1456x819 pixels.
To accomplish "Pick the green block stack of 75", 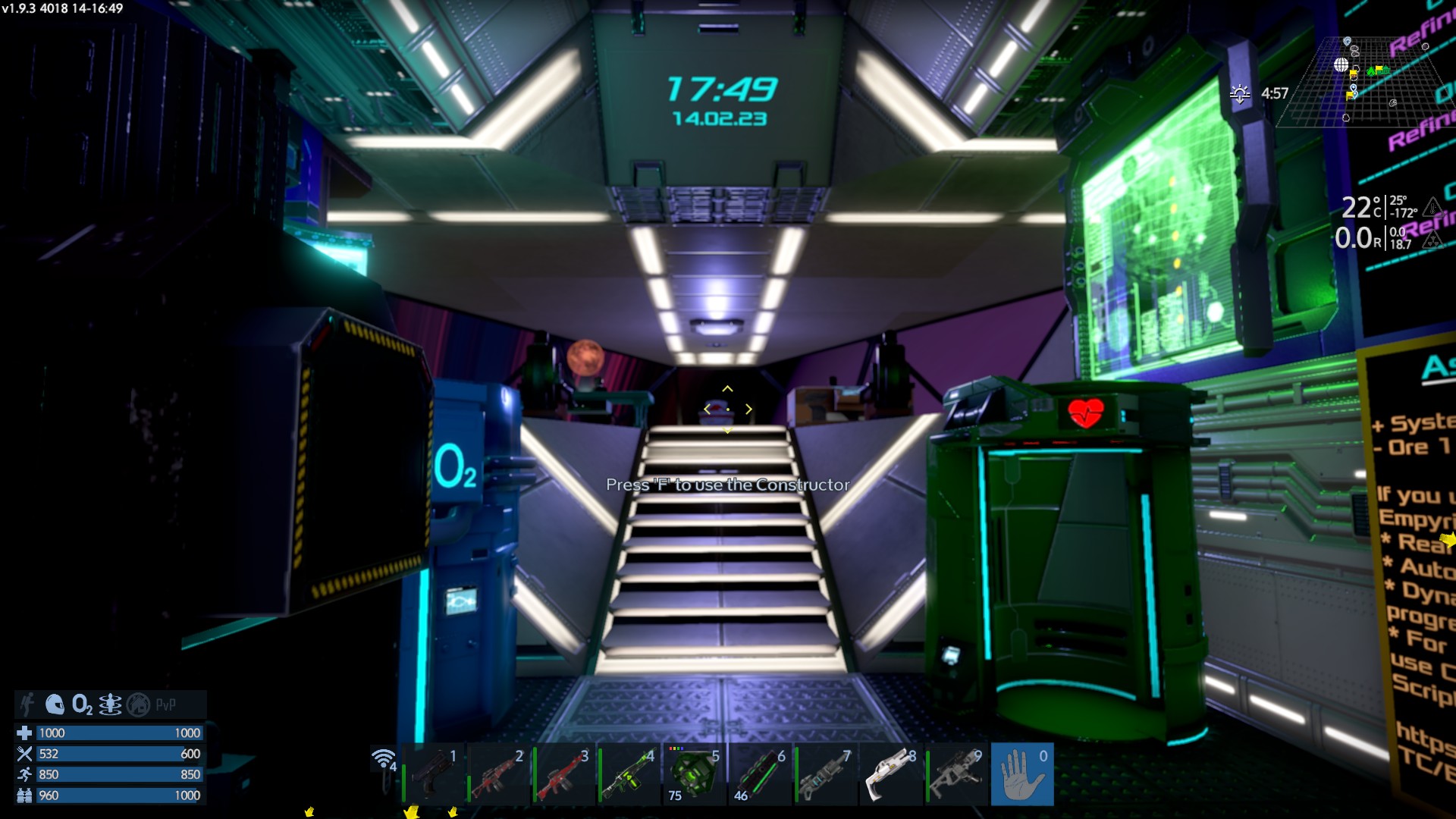I will (x=694, y=774).
